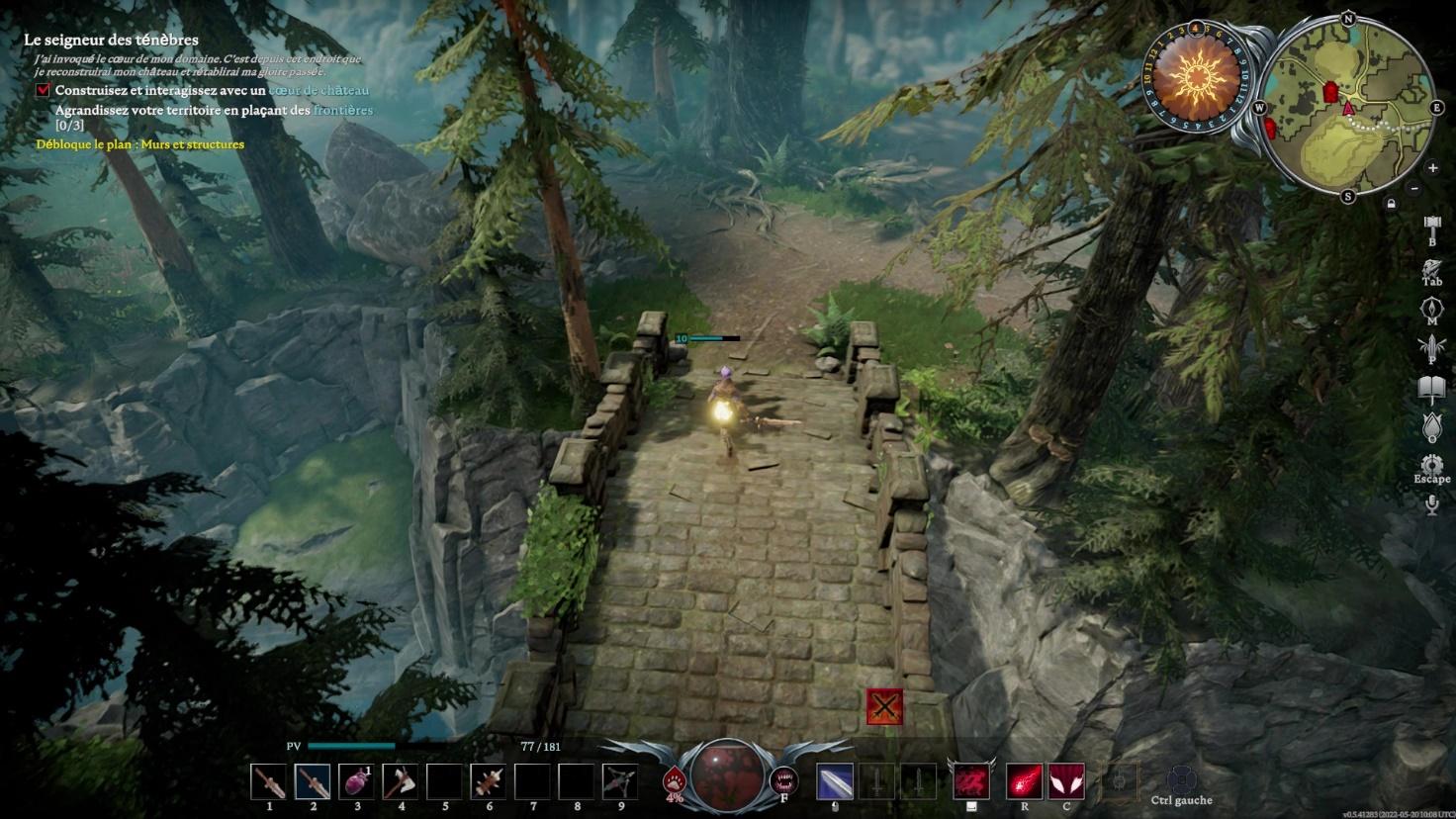Open the journal book icon

[1431, 387]
